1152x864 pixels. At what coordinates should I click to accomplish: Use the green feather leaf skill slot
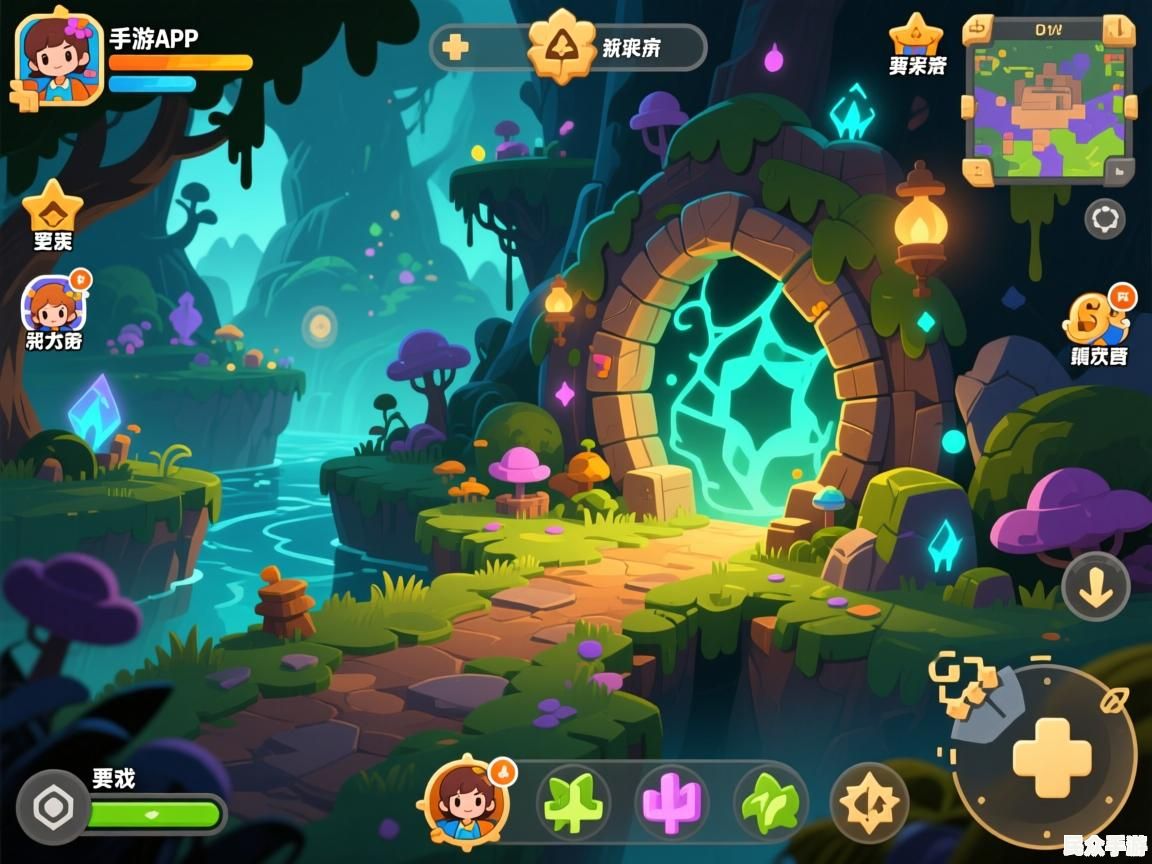(x=770, y=803)
